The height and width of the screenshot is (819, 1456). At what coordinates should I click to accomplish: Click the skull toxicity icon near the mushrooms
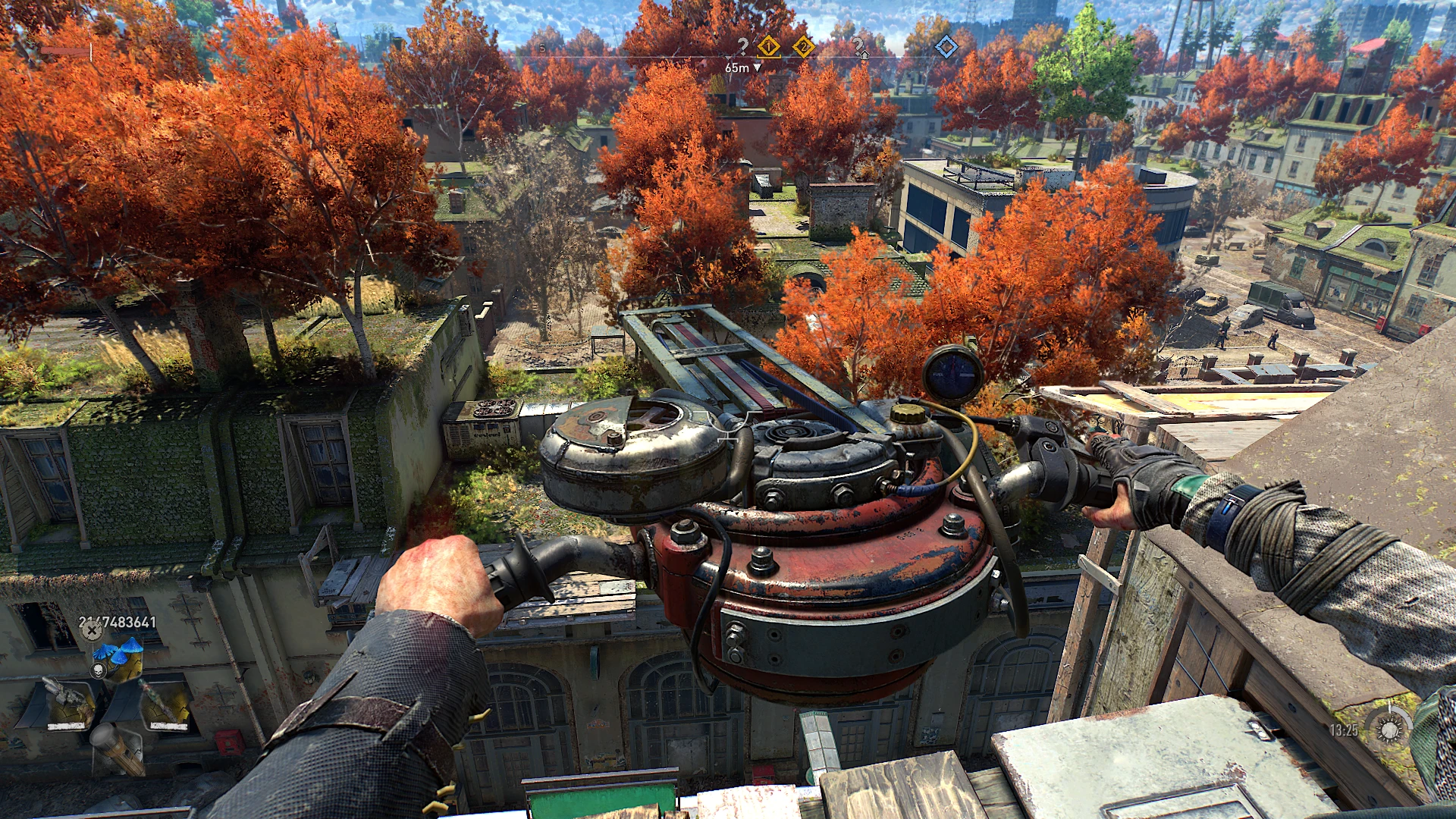click(99, 670)
